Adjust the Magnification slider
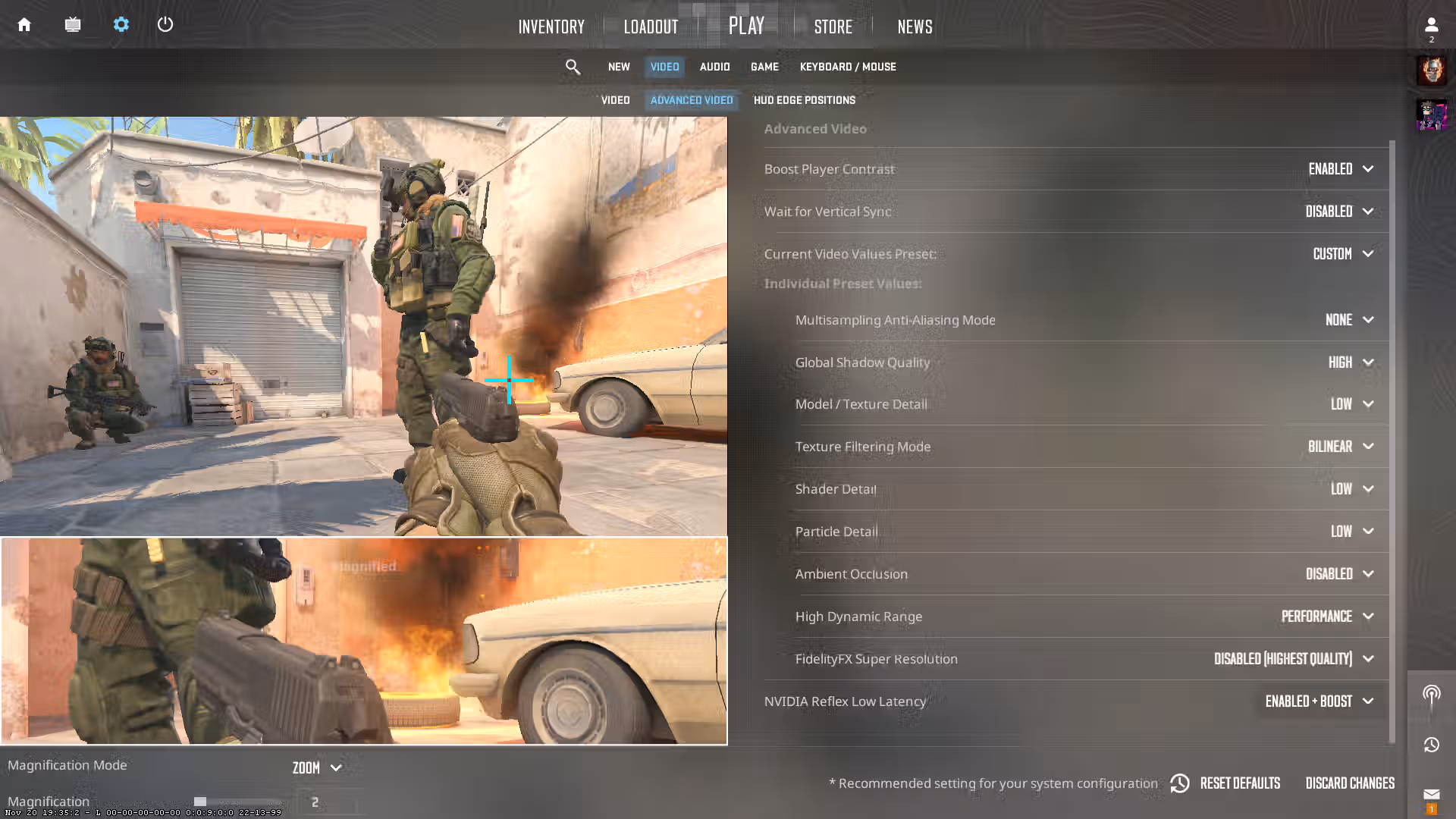The width and height of the screenshot is (1456, 819). [x=201, y=801]
